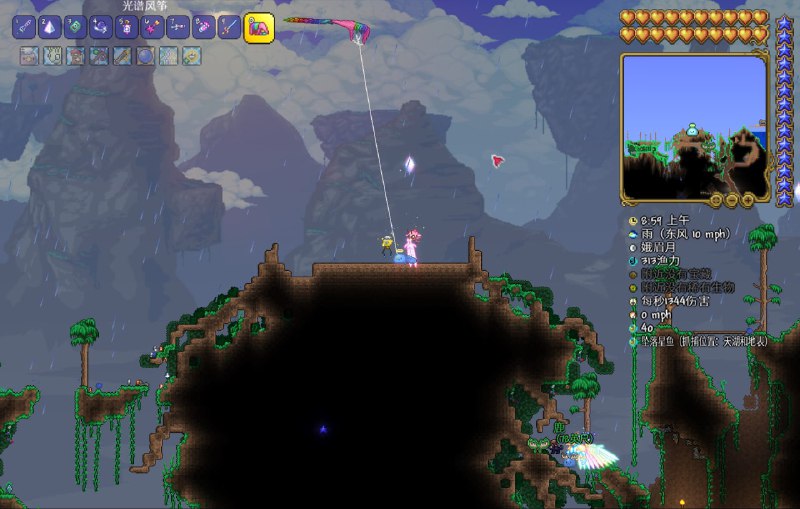Choose the green cube item in hotbar
The height and width of the screenshot is (509, 800).
(76, 27)
